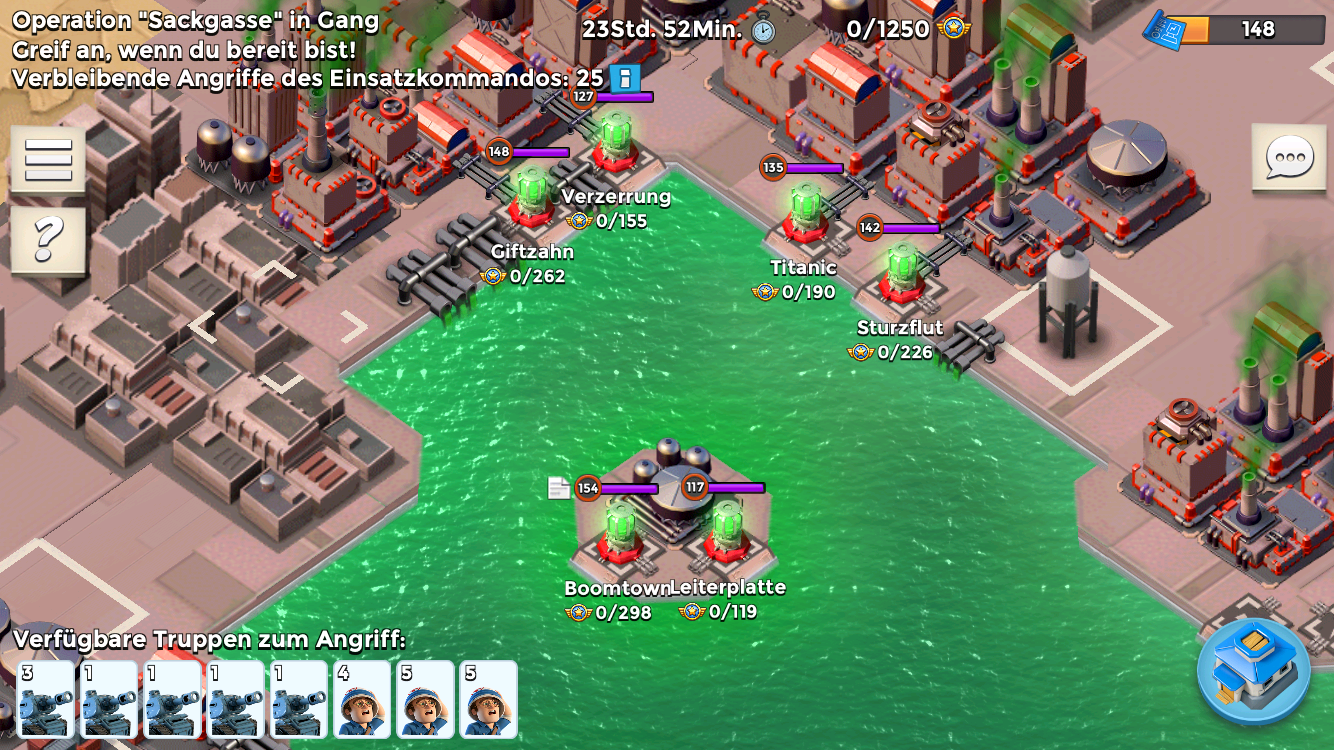Select the Giftzahn base
This screenshot has height=750, width=1334.
(531, 200)
